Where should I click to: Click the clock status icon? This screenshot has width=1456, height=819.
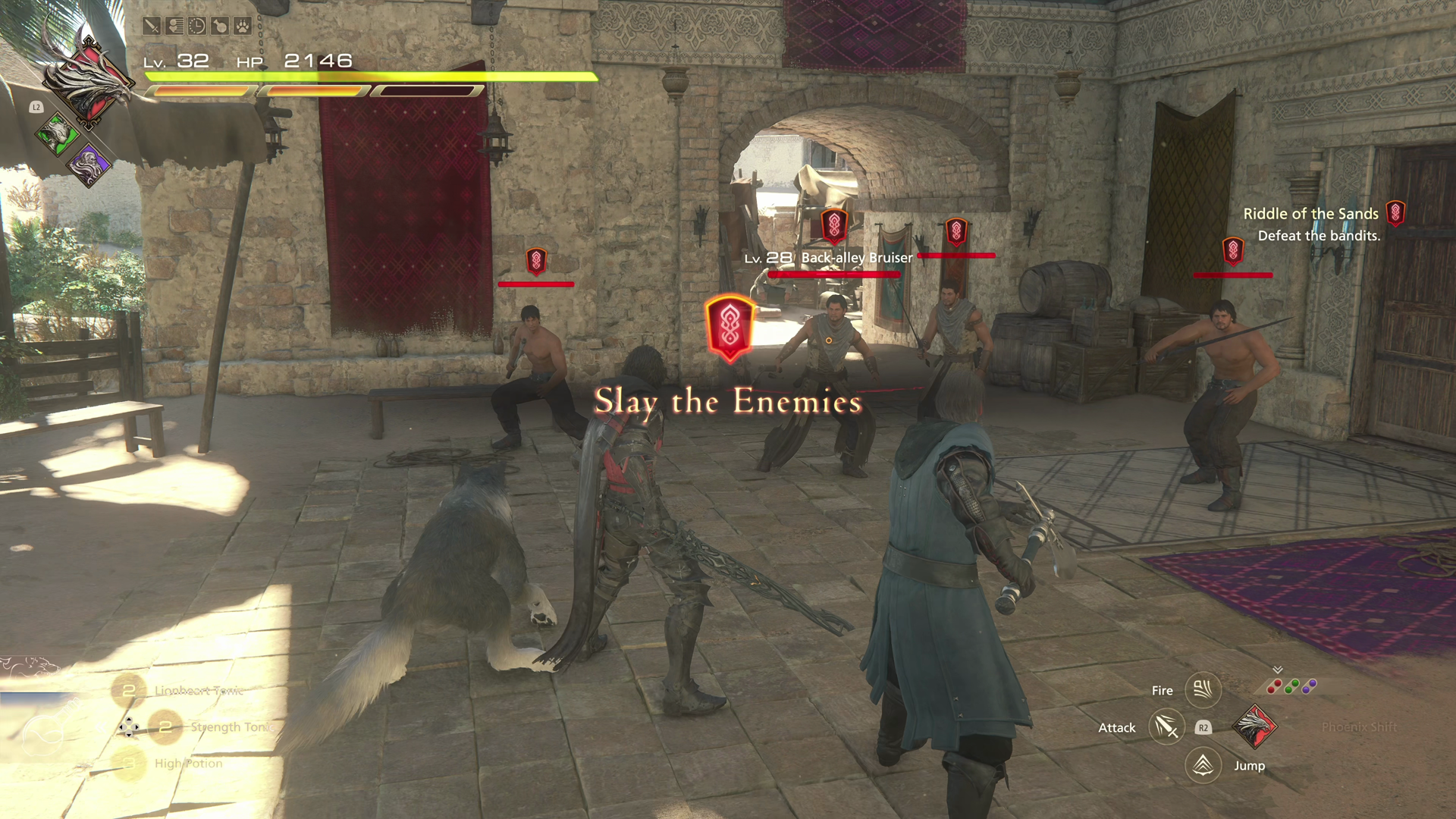click(x=197, y=27)
